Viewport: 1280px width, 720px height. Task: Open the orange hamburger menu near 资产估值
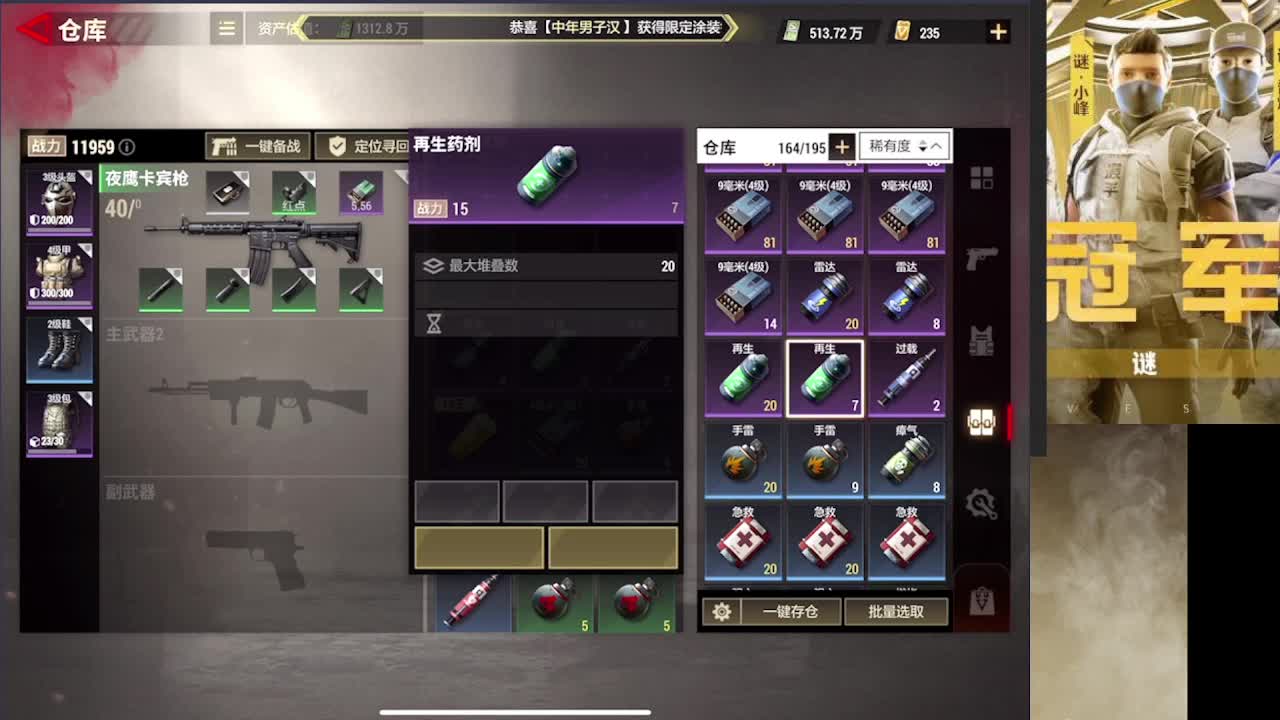226,30
